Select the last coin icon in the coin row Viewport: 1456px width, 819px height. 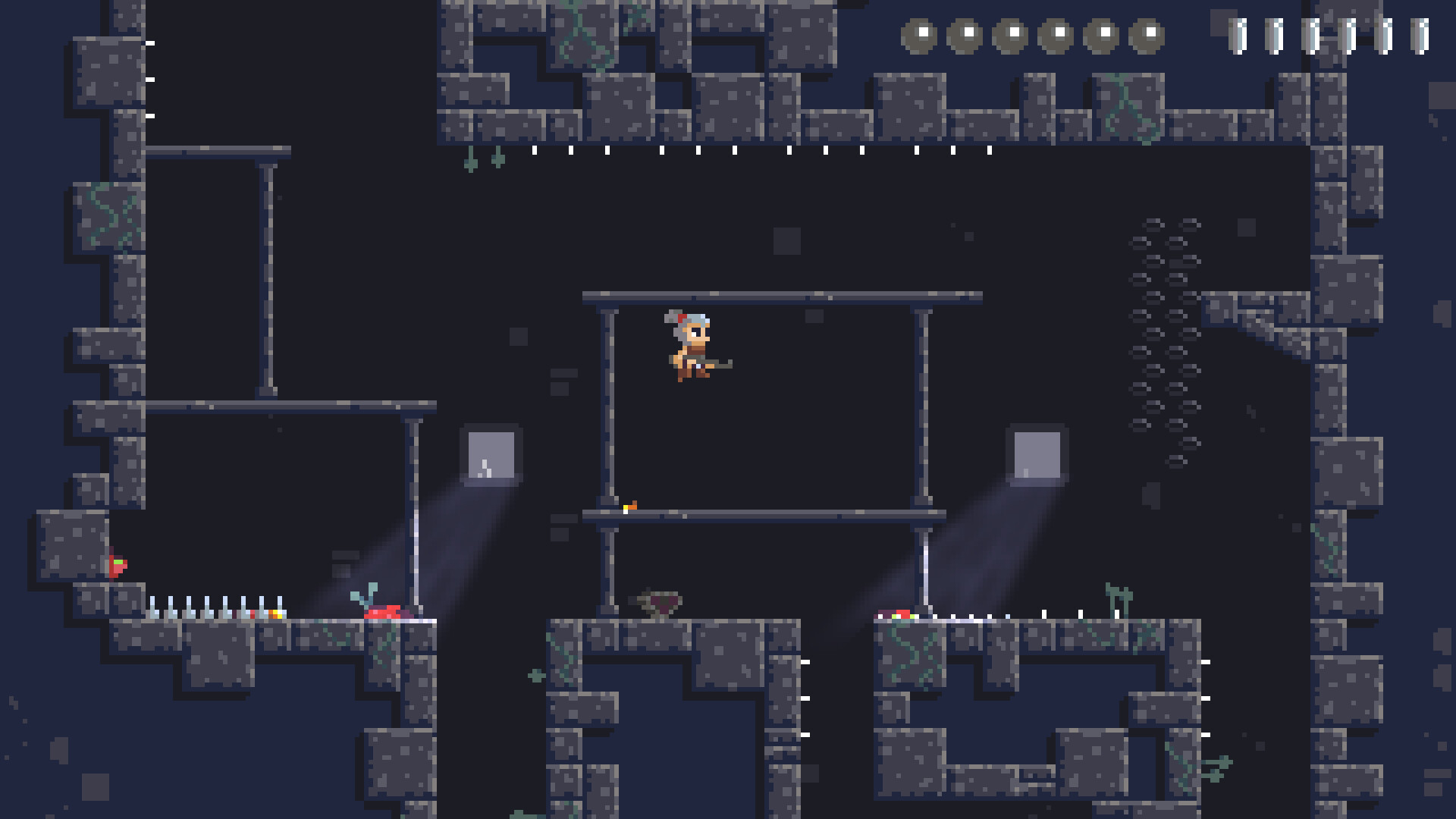click(x=1149, y=34)
